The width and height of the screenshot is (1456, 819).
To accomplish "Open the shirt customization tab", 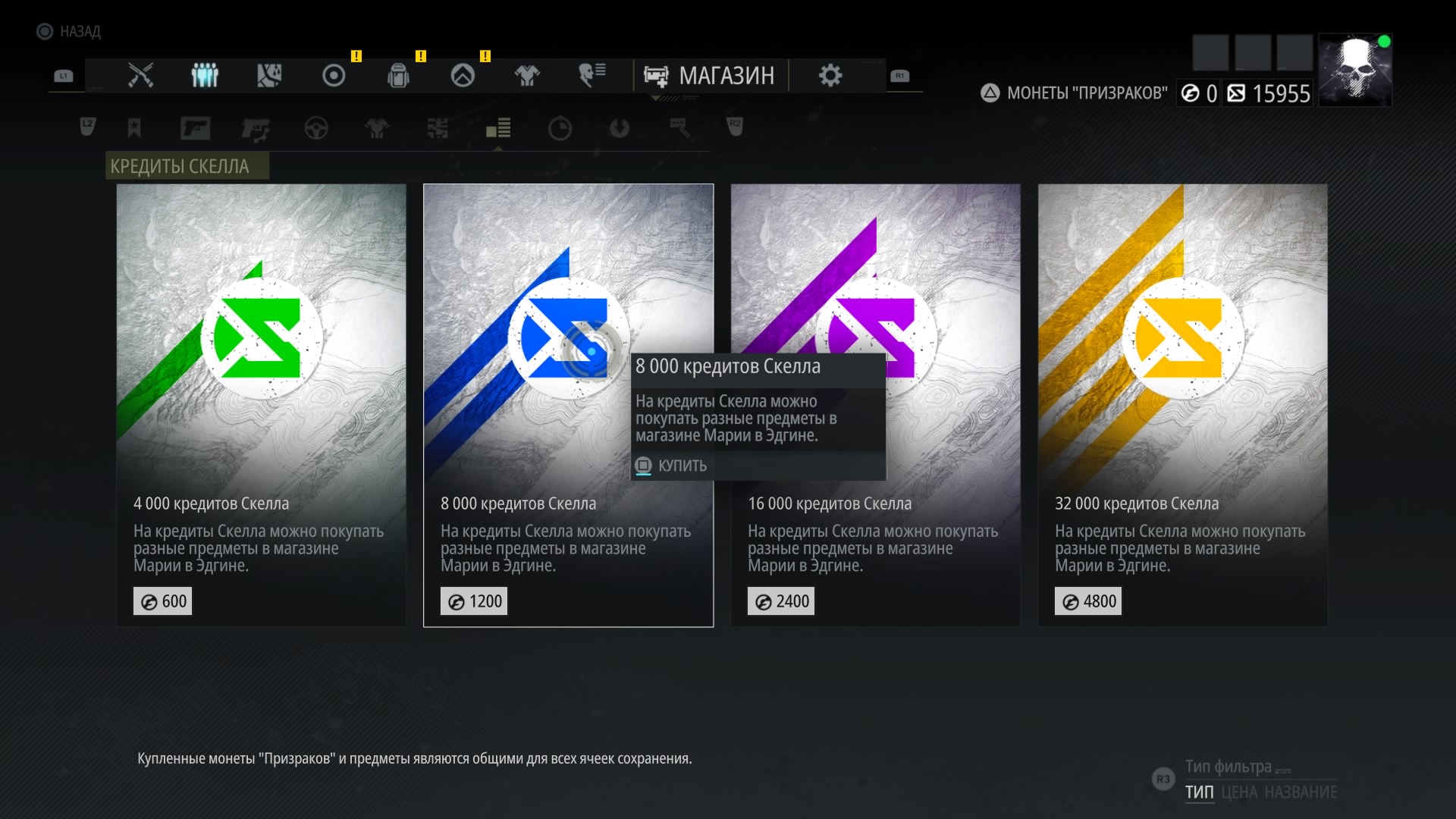I will (x=527, y=76).
